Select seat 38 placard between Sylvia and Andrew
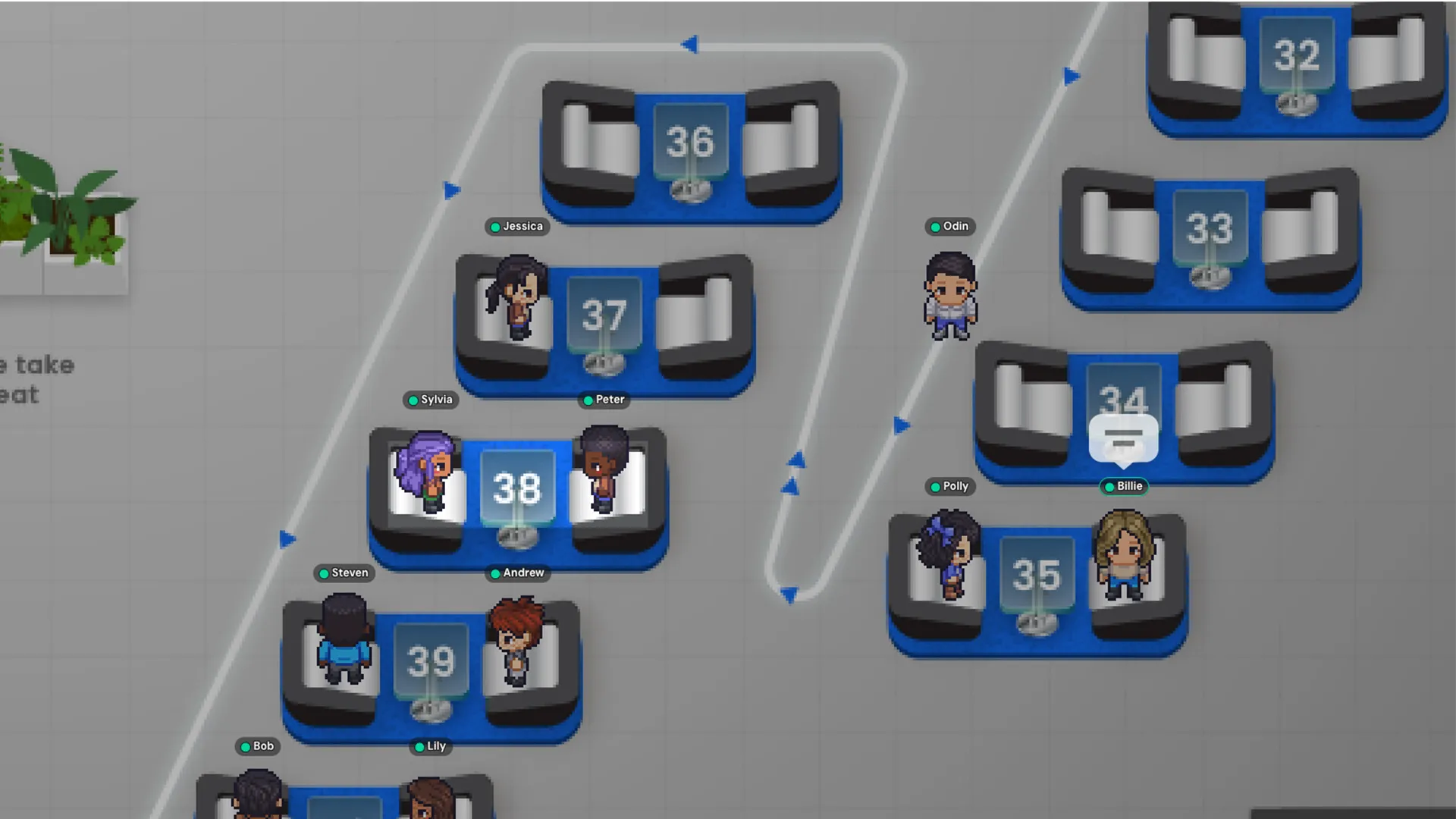This screenshot has width=1456, height=819. point(517,489)
